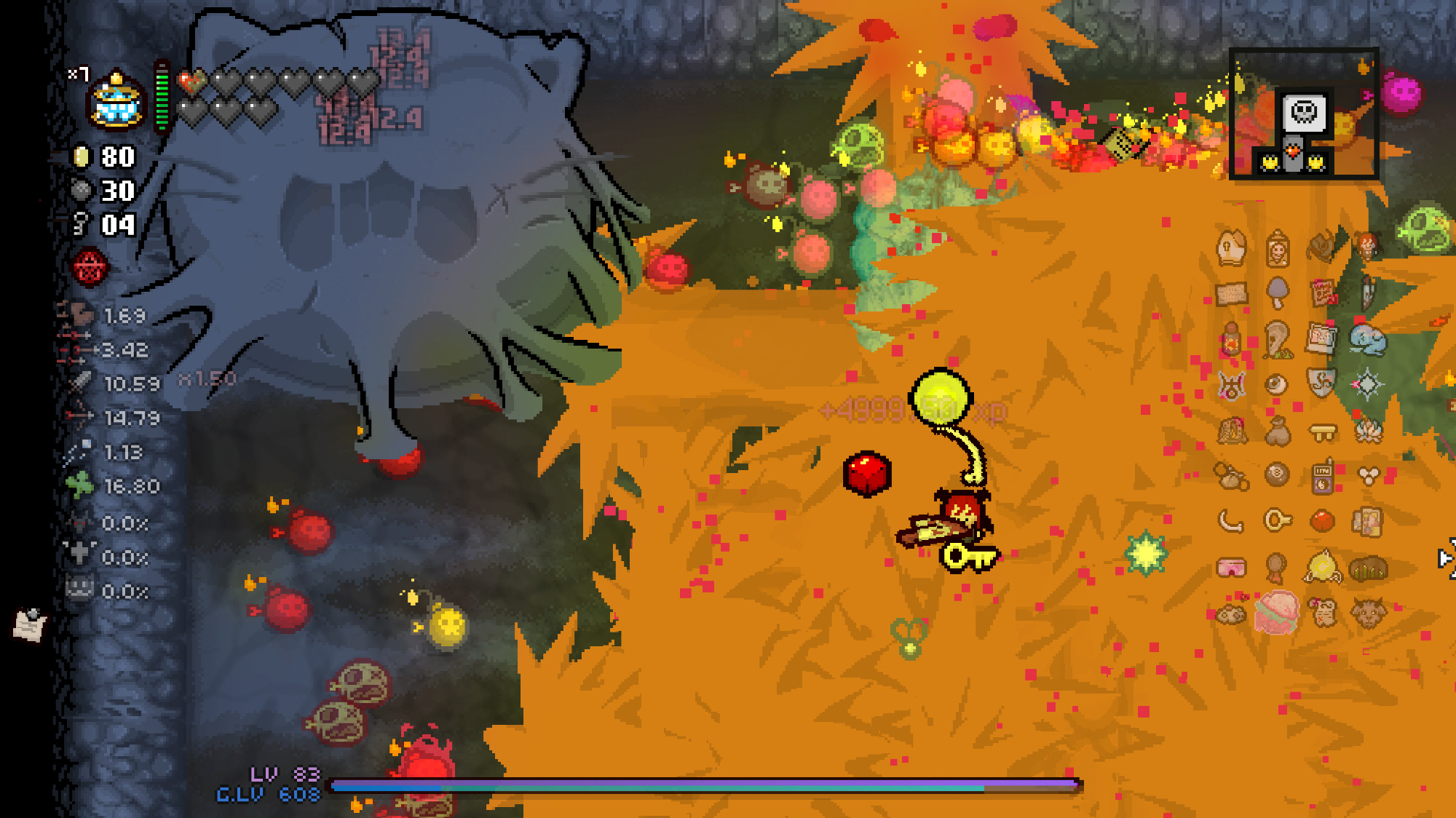Select the cowboy hat item icon
This screenshot has height=818, width=1456.
tap(1321, 247)
